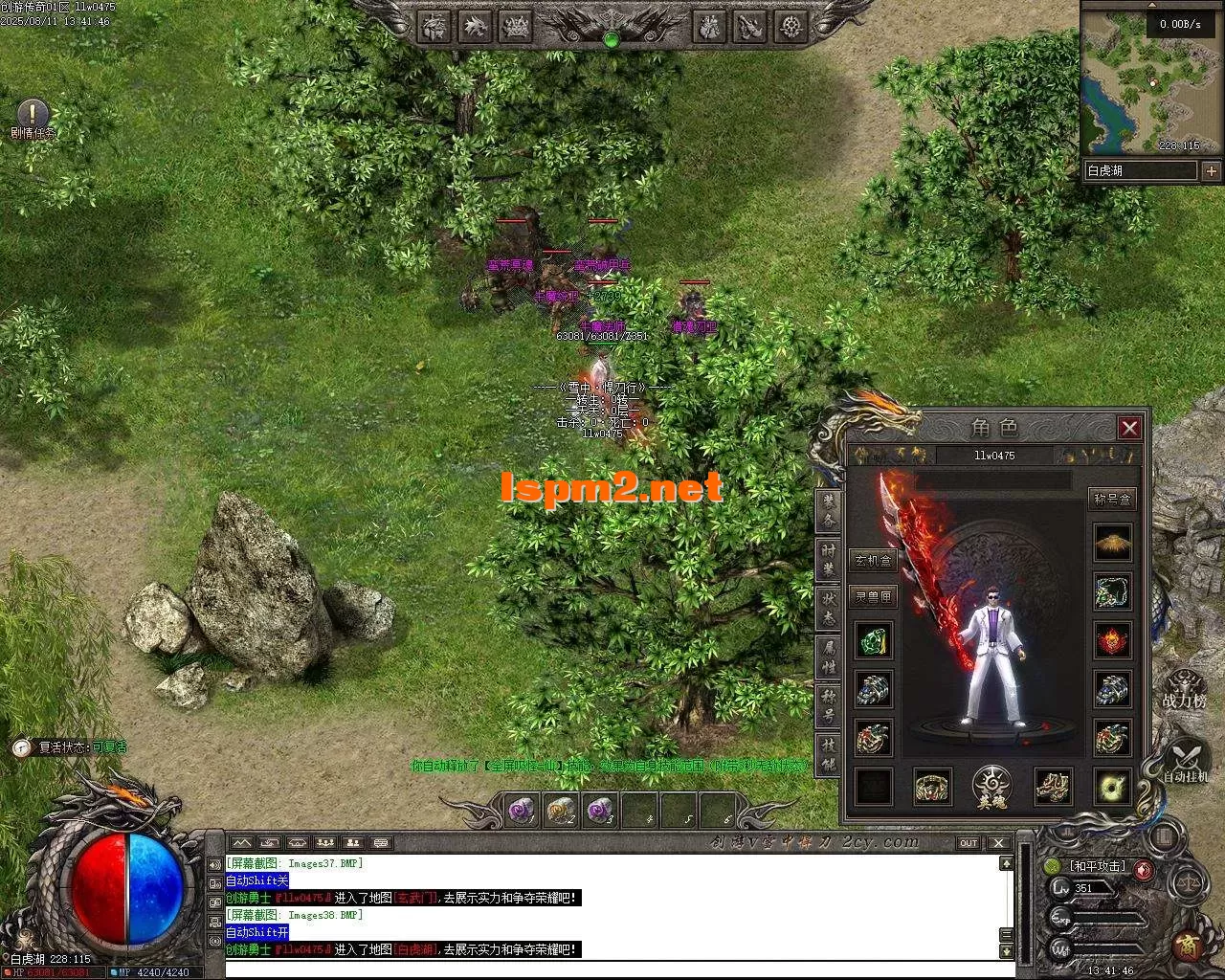Open the 灵兽匣 spirit beast case
The height and width of the screenshot is (980, 1225).
coord(873,596)
